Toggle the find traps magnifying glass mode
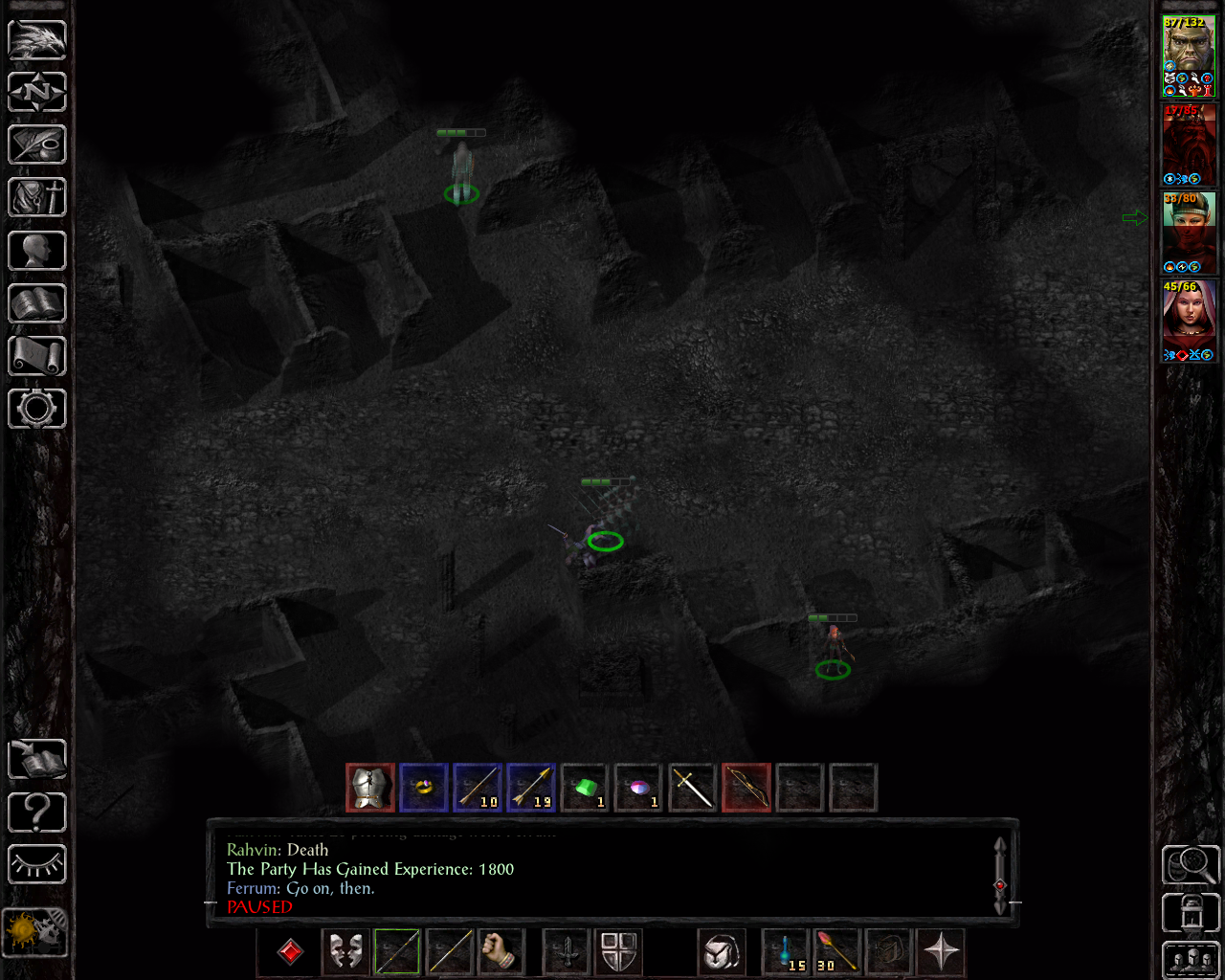 1190,864
